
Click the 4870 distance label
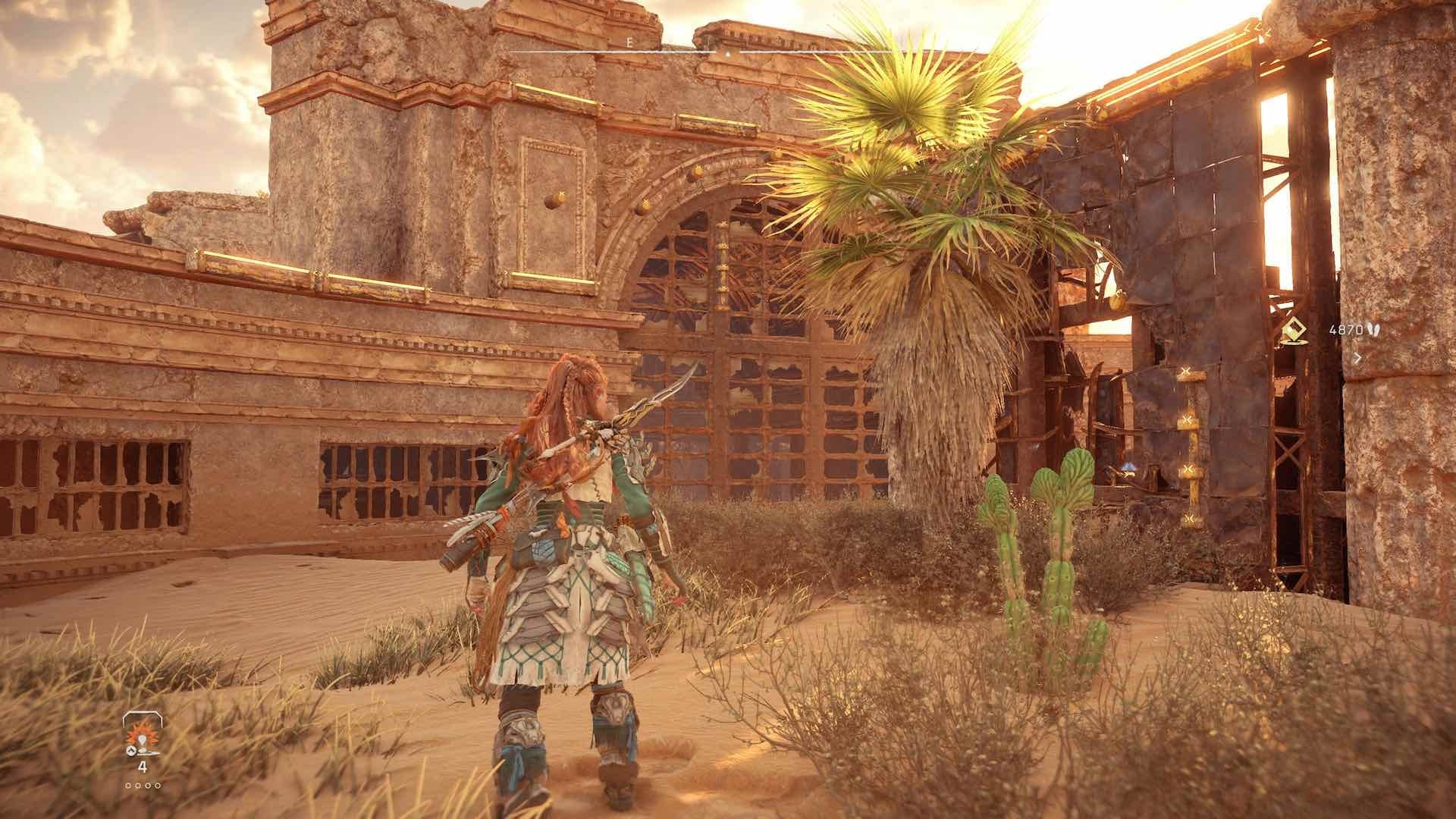pyautogui.click(x=1346, y=331)
